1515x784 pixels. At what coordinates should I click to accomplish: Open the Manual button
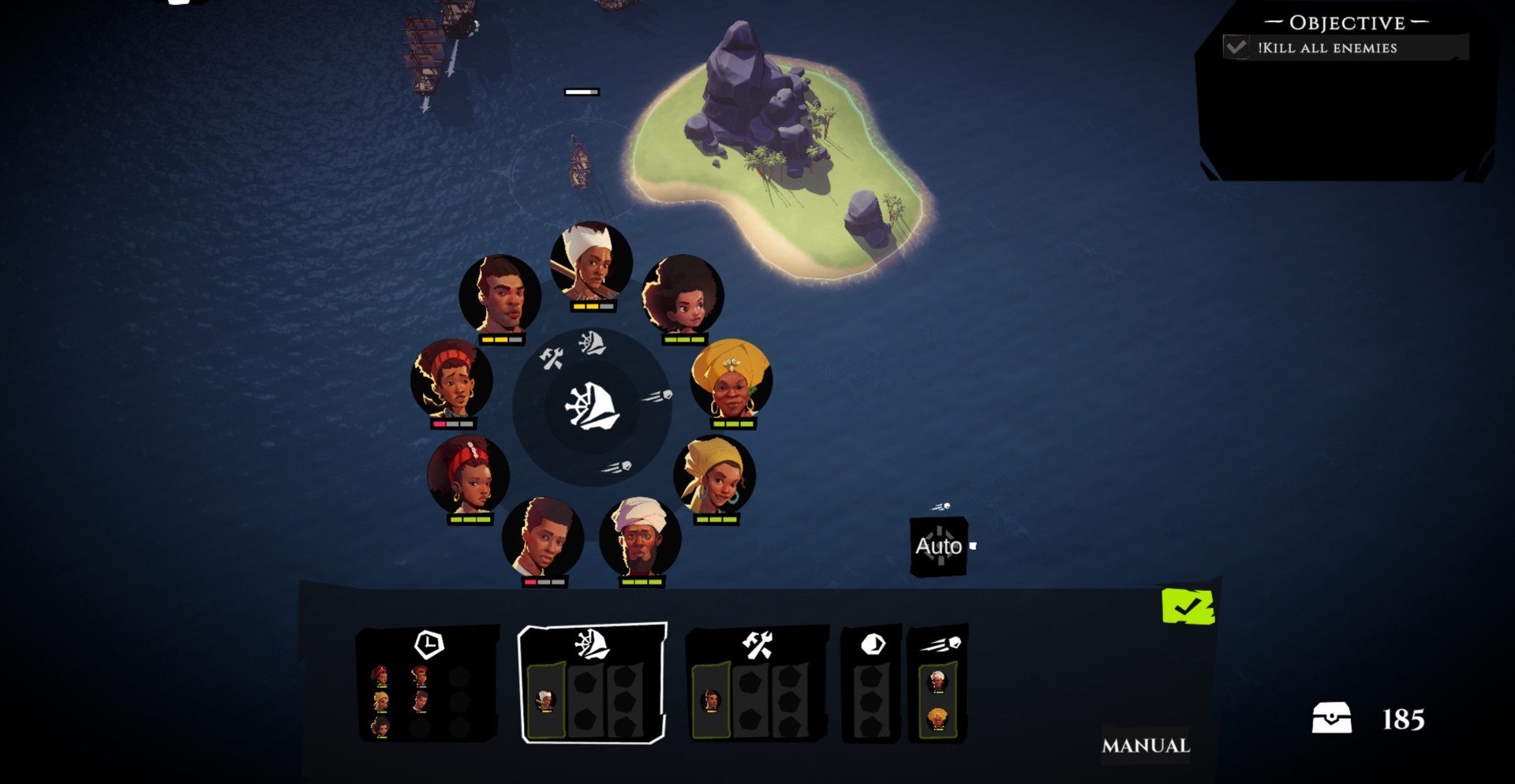coord(1146,745)
